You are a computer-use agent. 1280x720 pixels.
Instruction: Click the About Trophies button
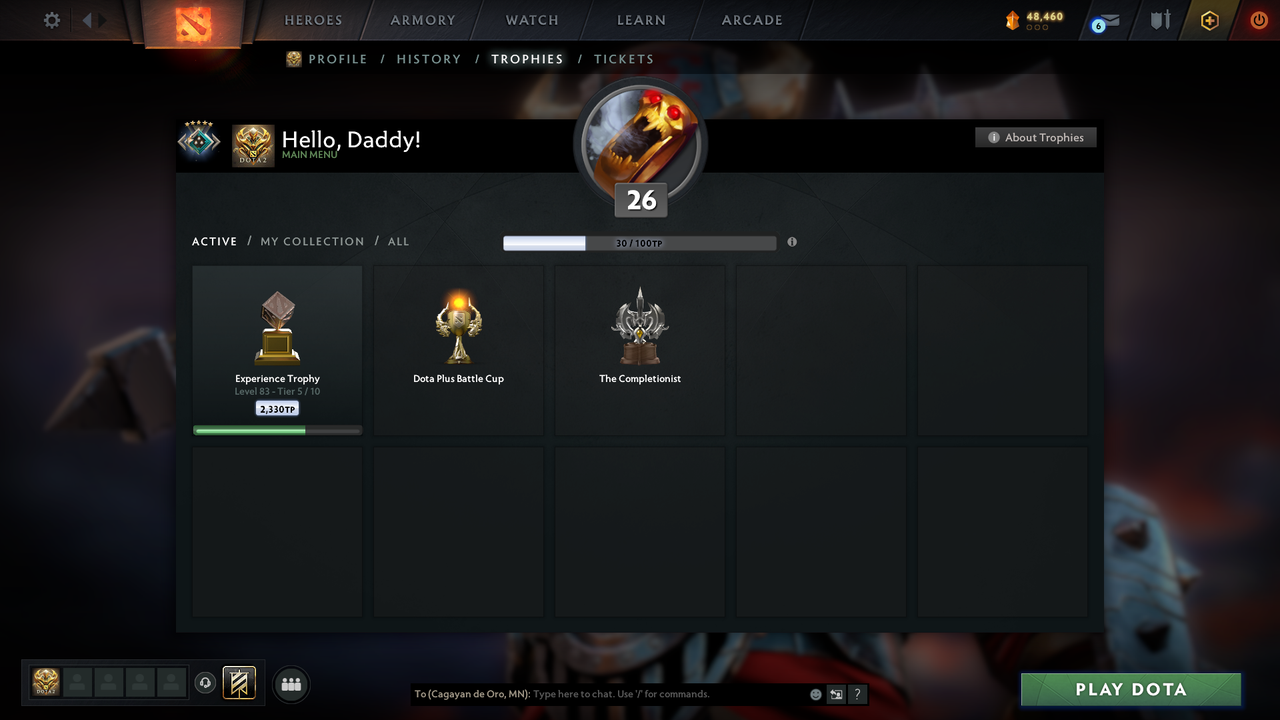click(x=1036, y=137)
